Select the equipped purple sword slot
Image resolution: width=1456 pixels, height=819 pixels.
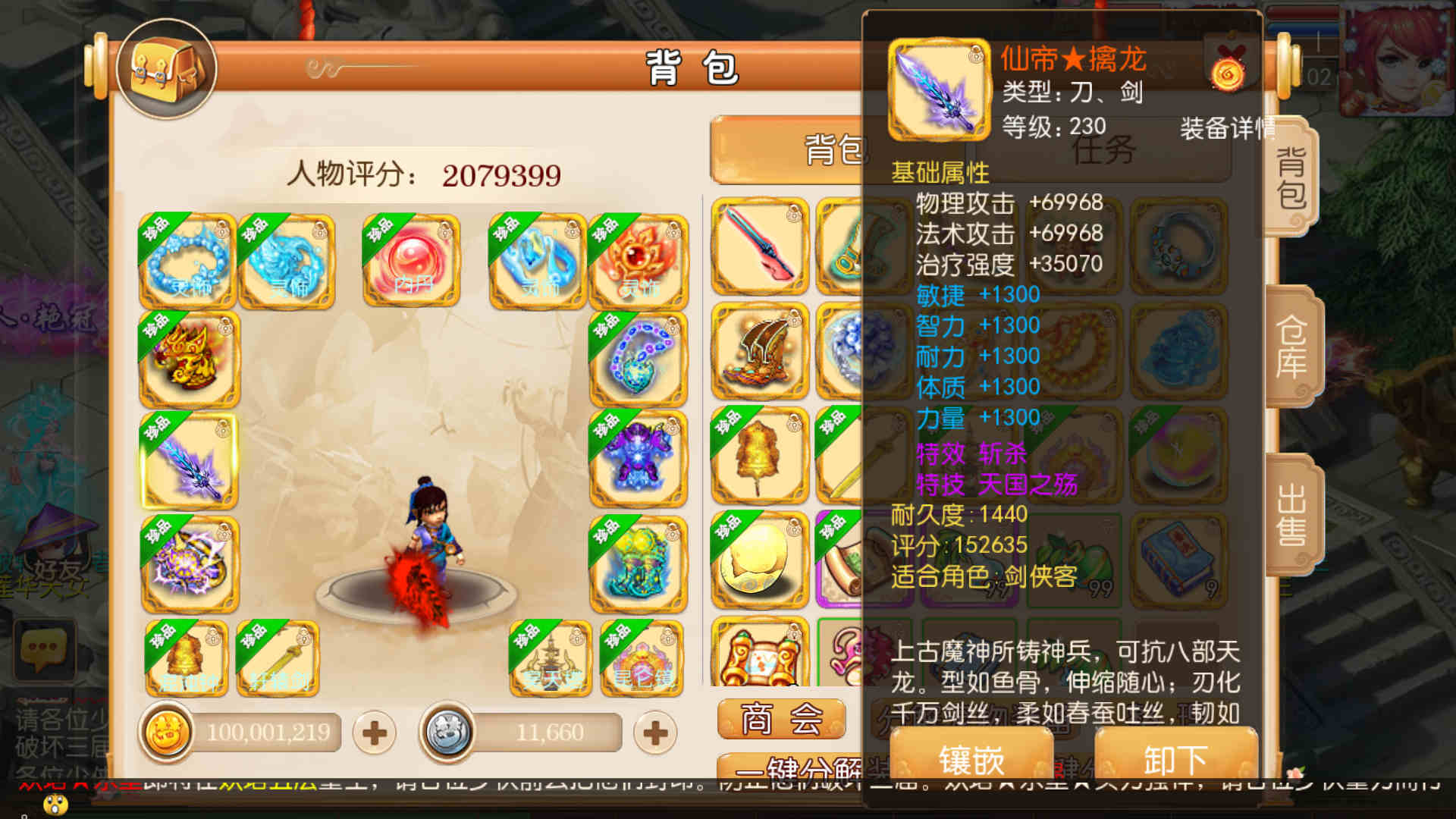pyautogui.click(x=190, y=460)
